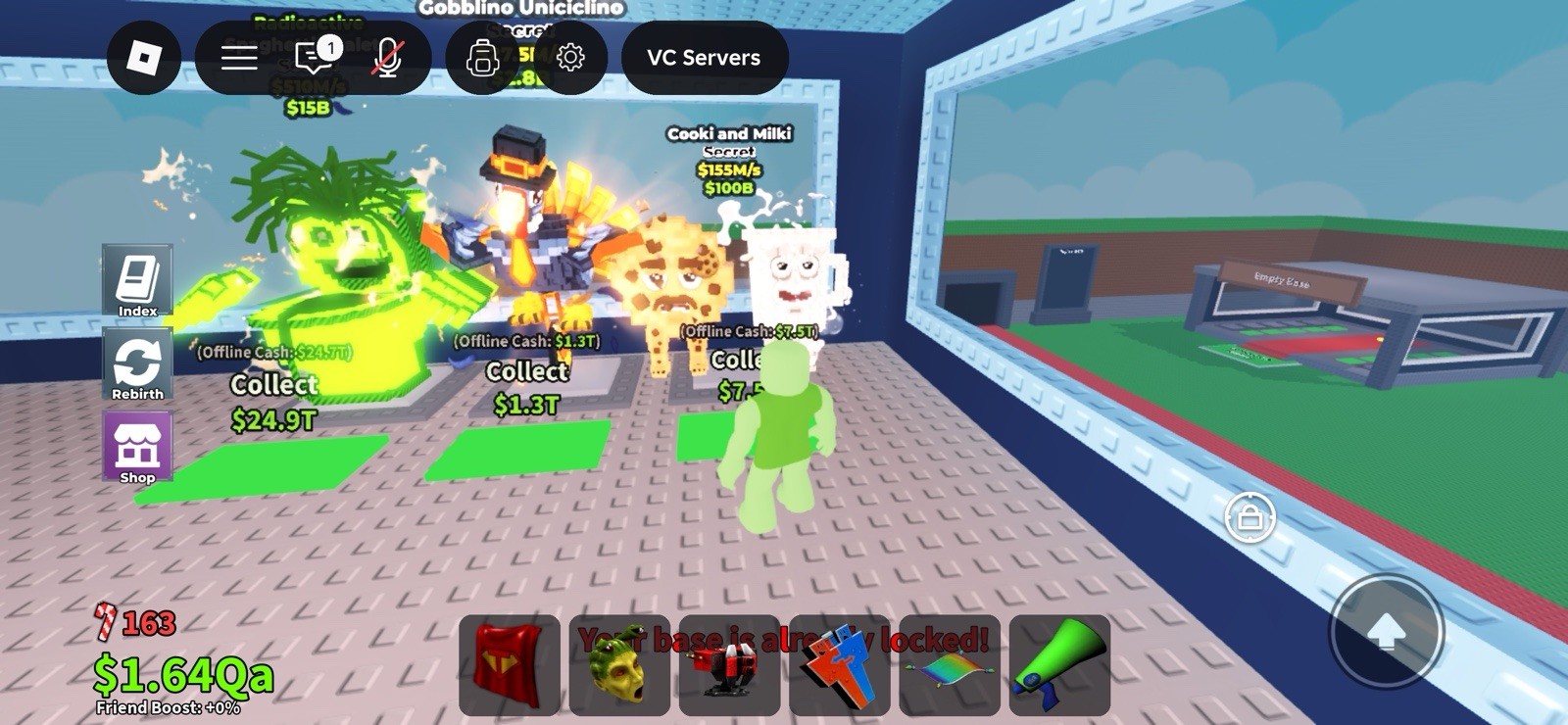Open the VC Servers list
Screen dimensions: 1568x725
[x=703, y=58]
